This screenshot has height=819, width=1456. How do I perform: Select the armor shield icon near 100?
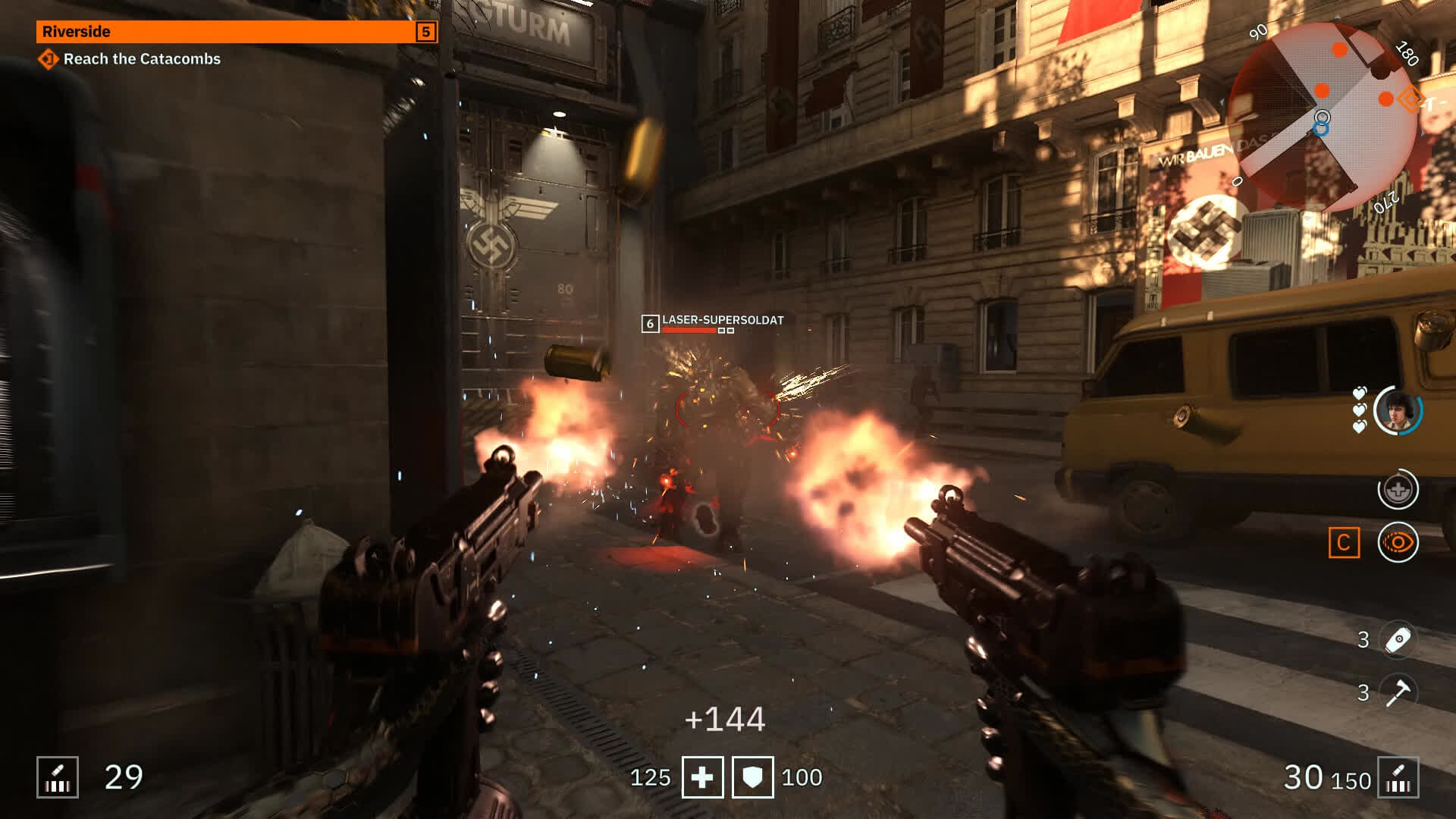click(752, 777)
